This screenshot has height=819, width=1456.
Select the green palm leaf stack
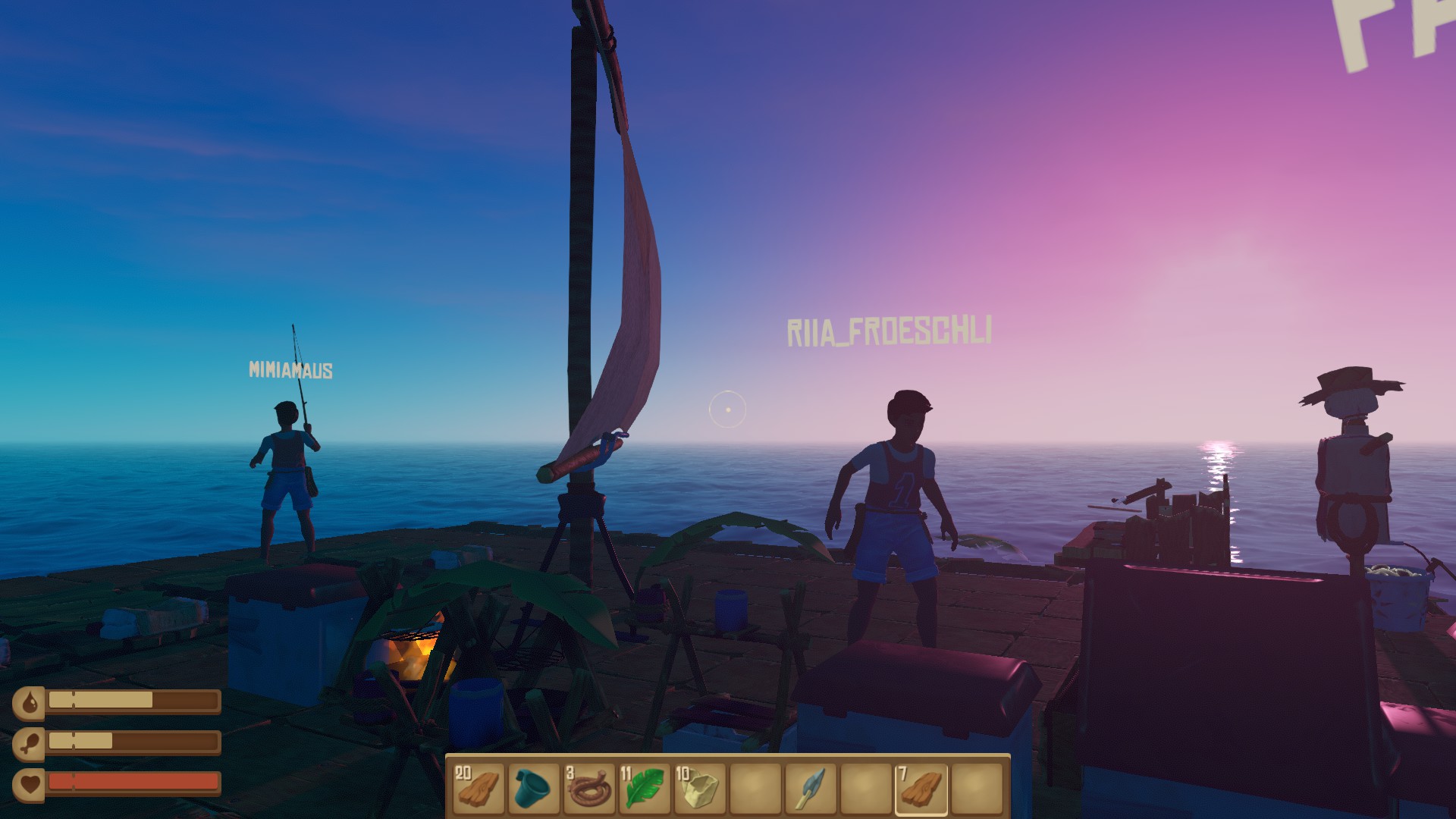[645, 788]
